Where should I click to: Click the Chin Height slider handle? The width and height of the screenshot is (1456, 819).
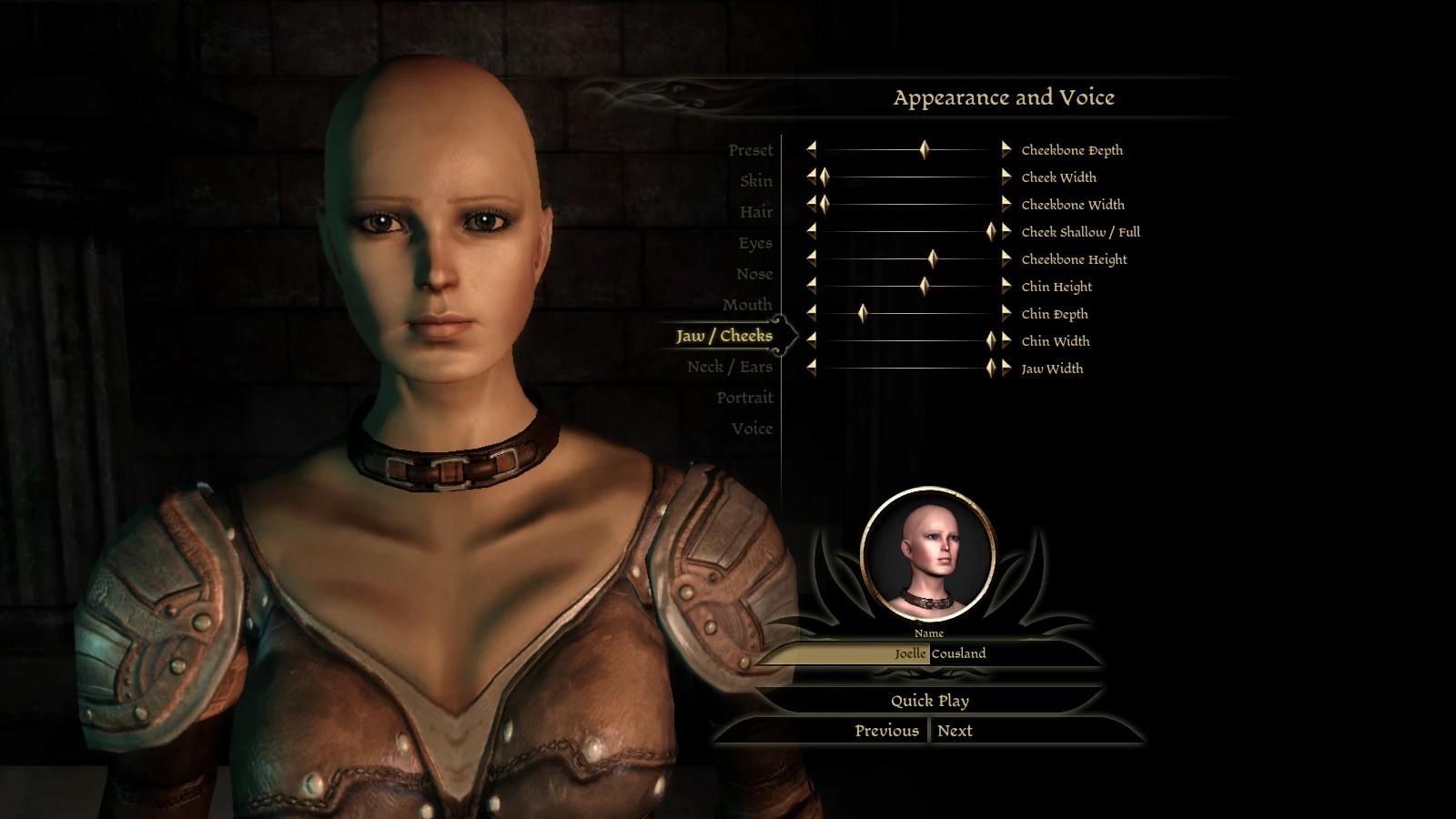click(x=924, y=287)
